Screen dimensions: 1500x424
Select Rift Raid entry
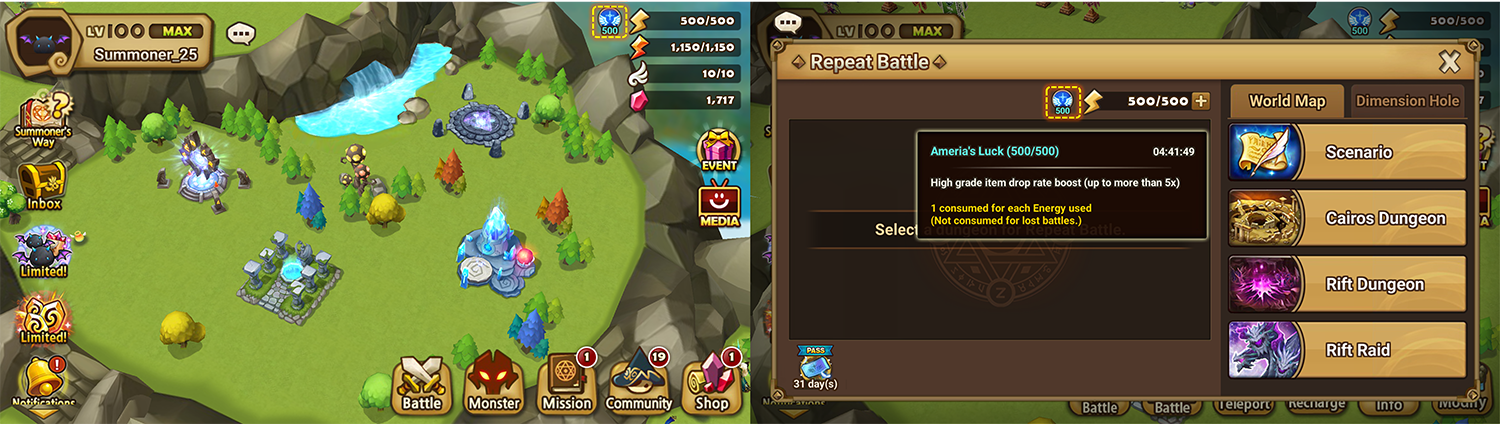click(1346, 350)
